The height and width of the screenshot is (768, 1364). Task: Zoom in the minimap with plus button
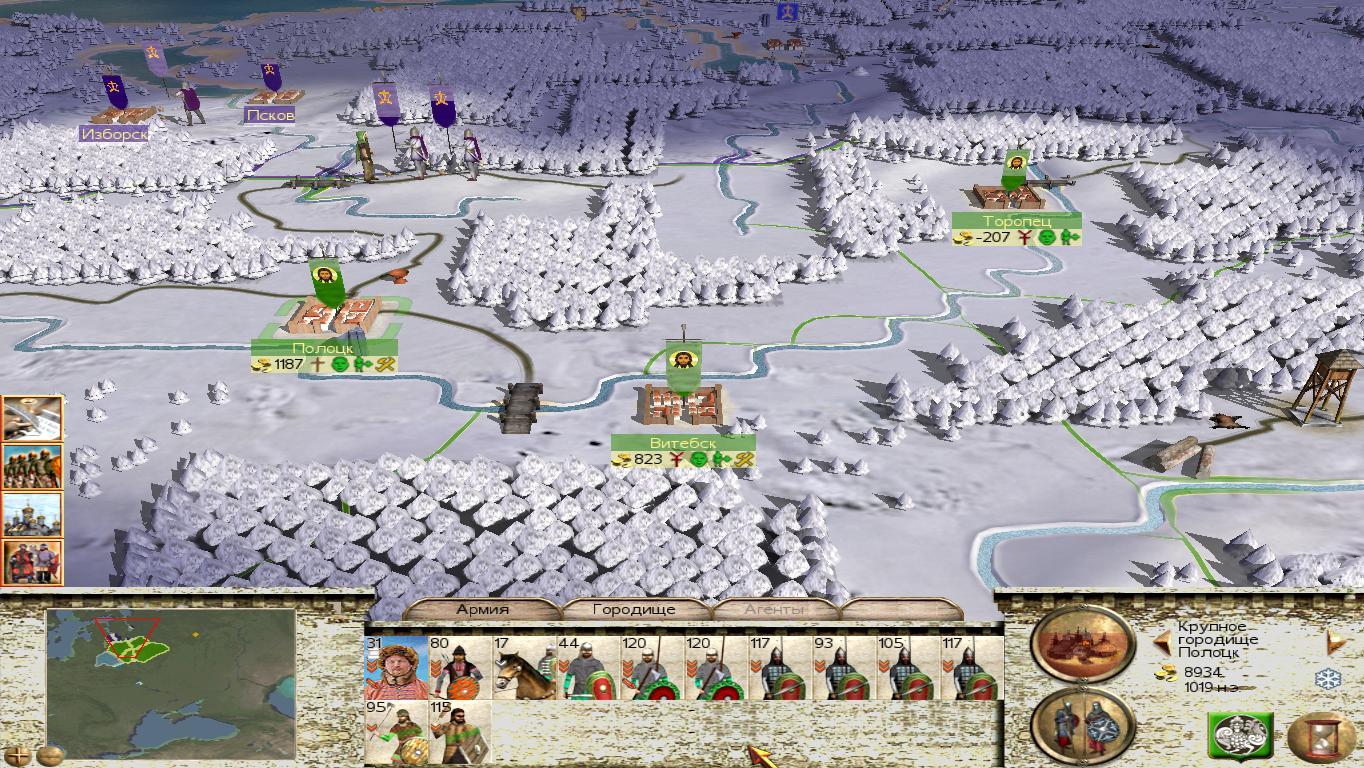pyautogui.click(x=17, y=755)
